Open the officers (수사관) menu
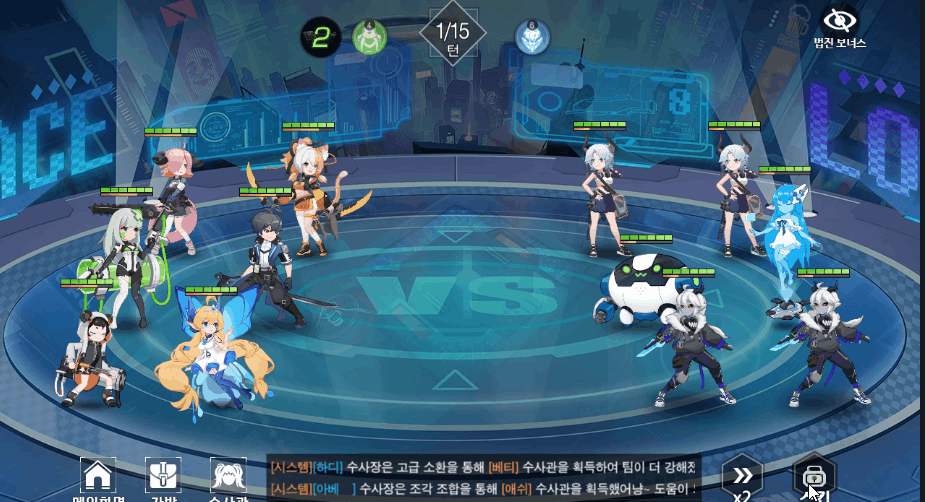The width and height of the screenshot is (925, 502). (228, 476)
